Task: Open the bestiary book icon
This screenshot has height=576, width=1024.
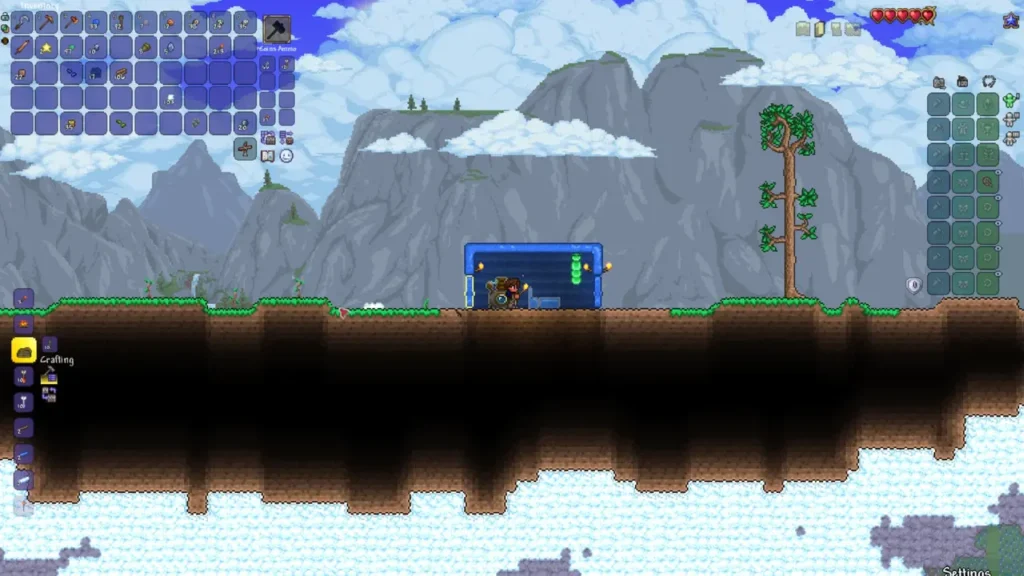Action: [268, 155]
